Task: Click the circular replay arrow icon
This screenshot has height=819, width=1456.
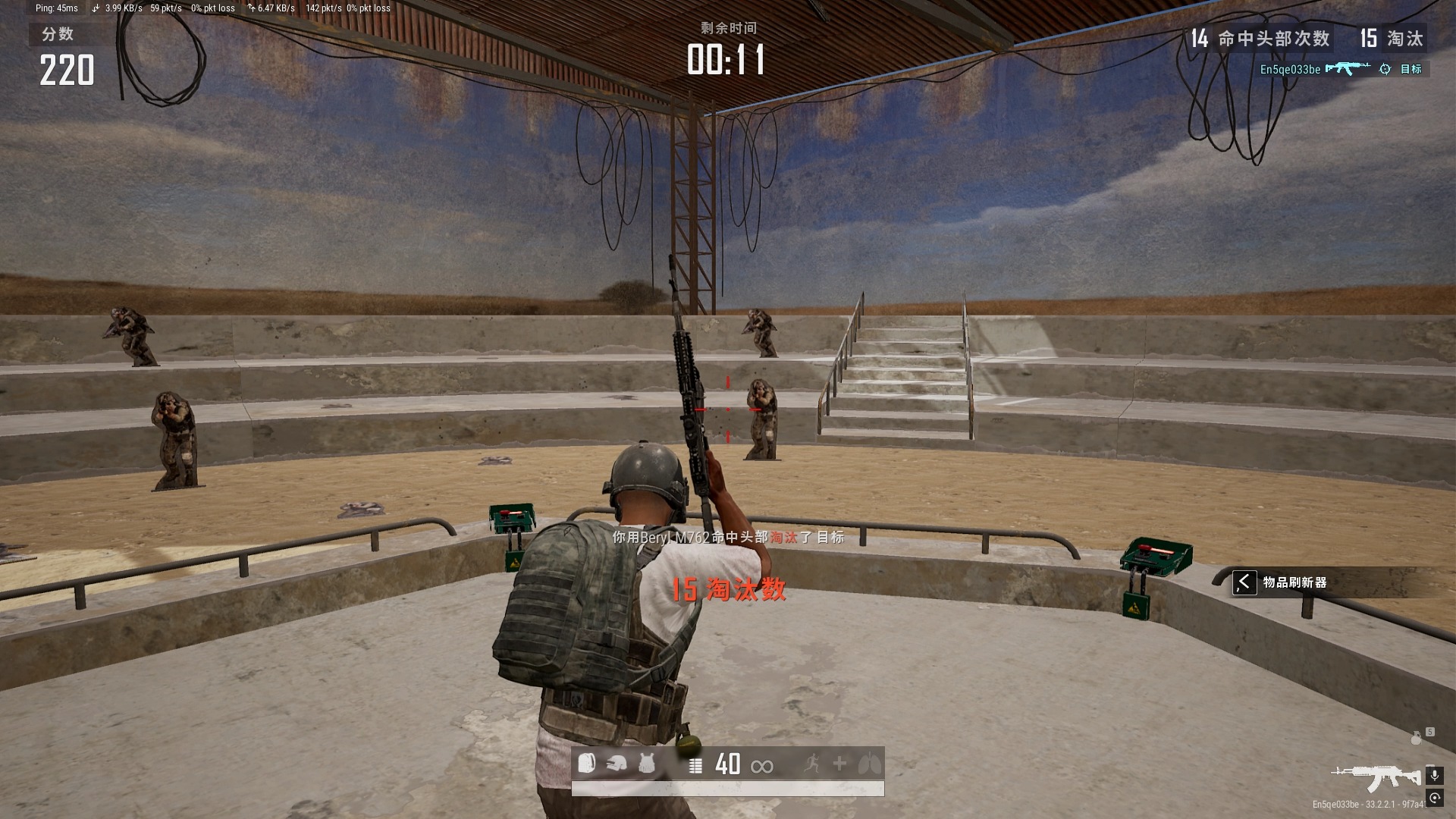Action: (1434, 798)
